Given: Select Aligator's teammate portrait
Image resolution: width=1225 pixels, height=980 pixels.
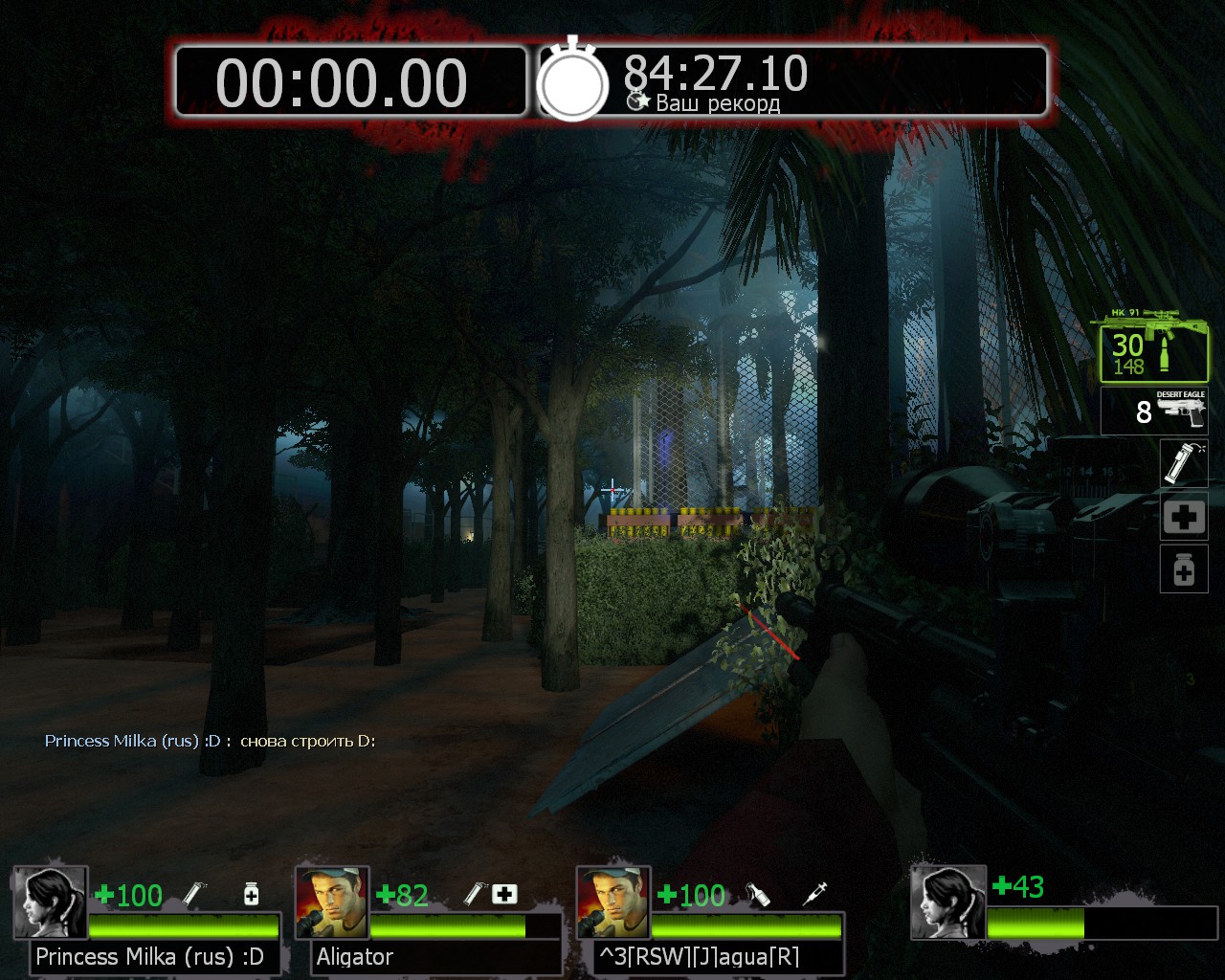Looking at the screenshot, I should click(x=332, y=902).
